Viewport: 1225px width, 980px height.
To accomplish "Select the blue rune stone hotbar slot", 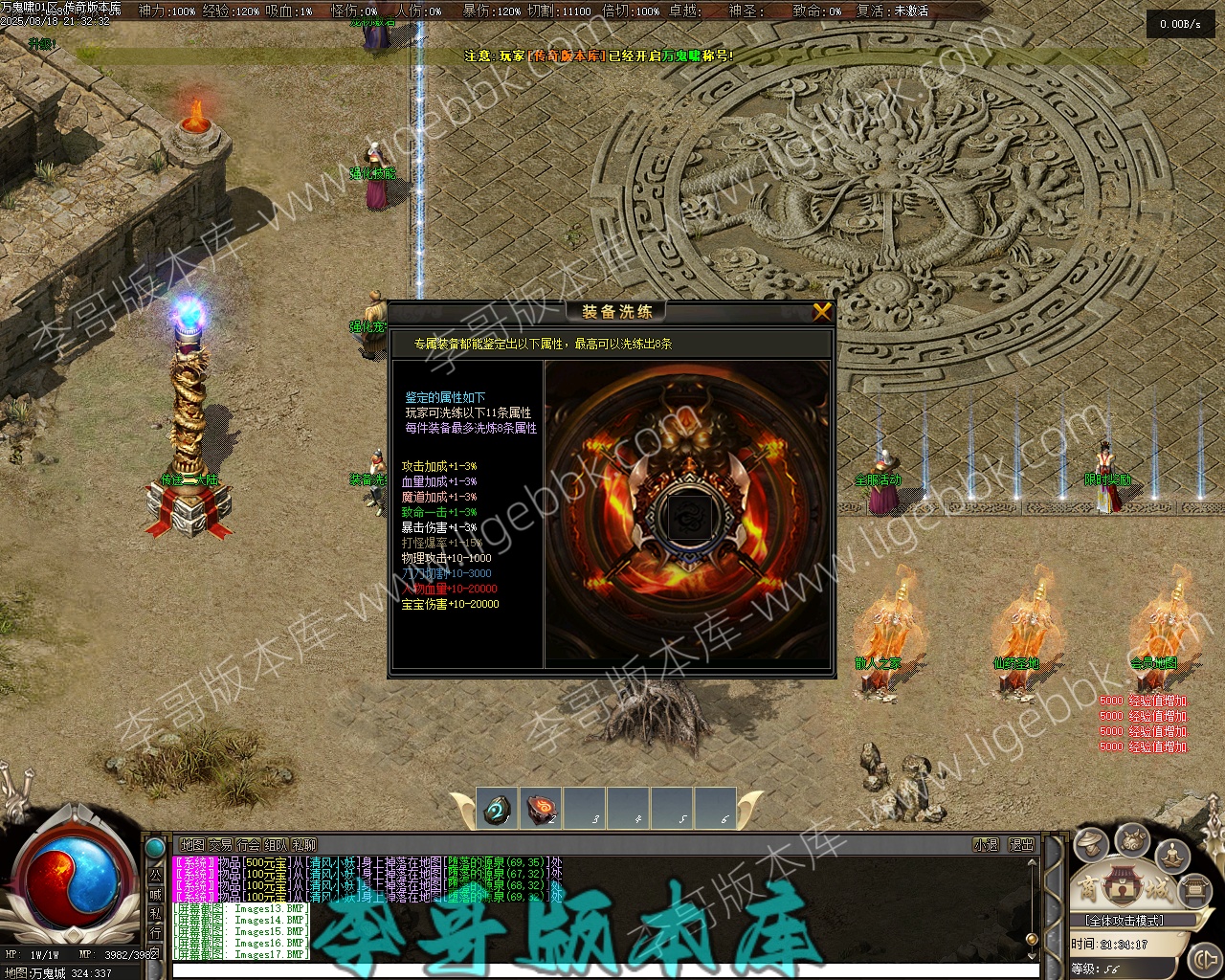I will (x=497, y=811).
